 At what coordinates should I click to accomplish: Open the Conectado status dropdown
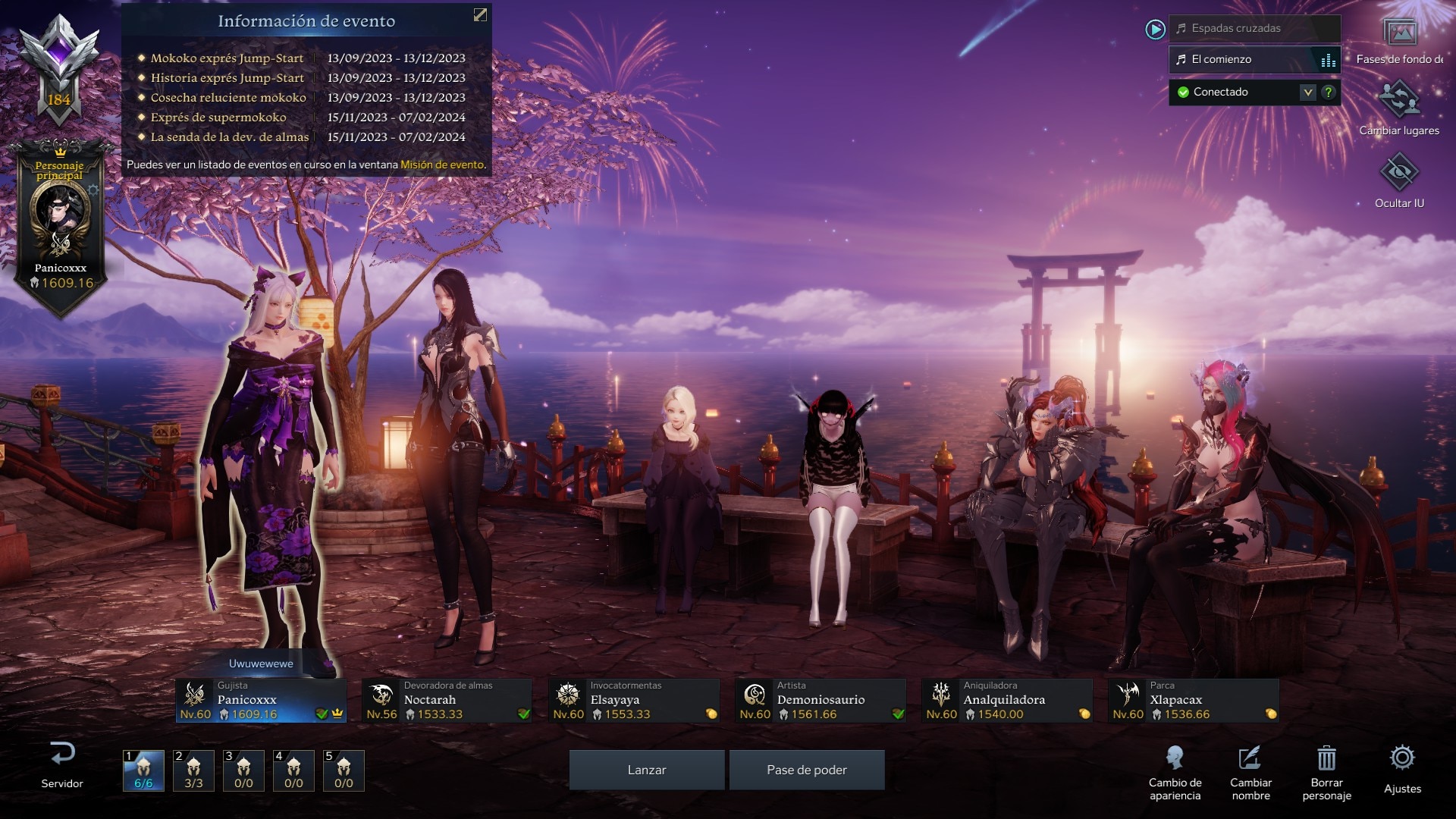pyautogui.click(x=1307, y=93)
